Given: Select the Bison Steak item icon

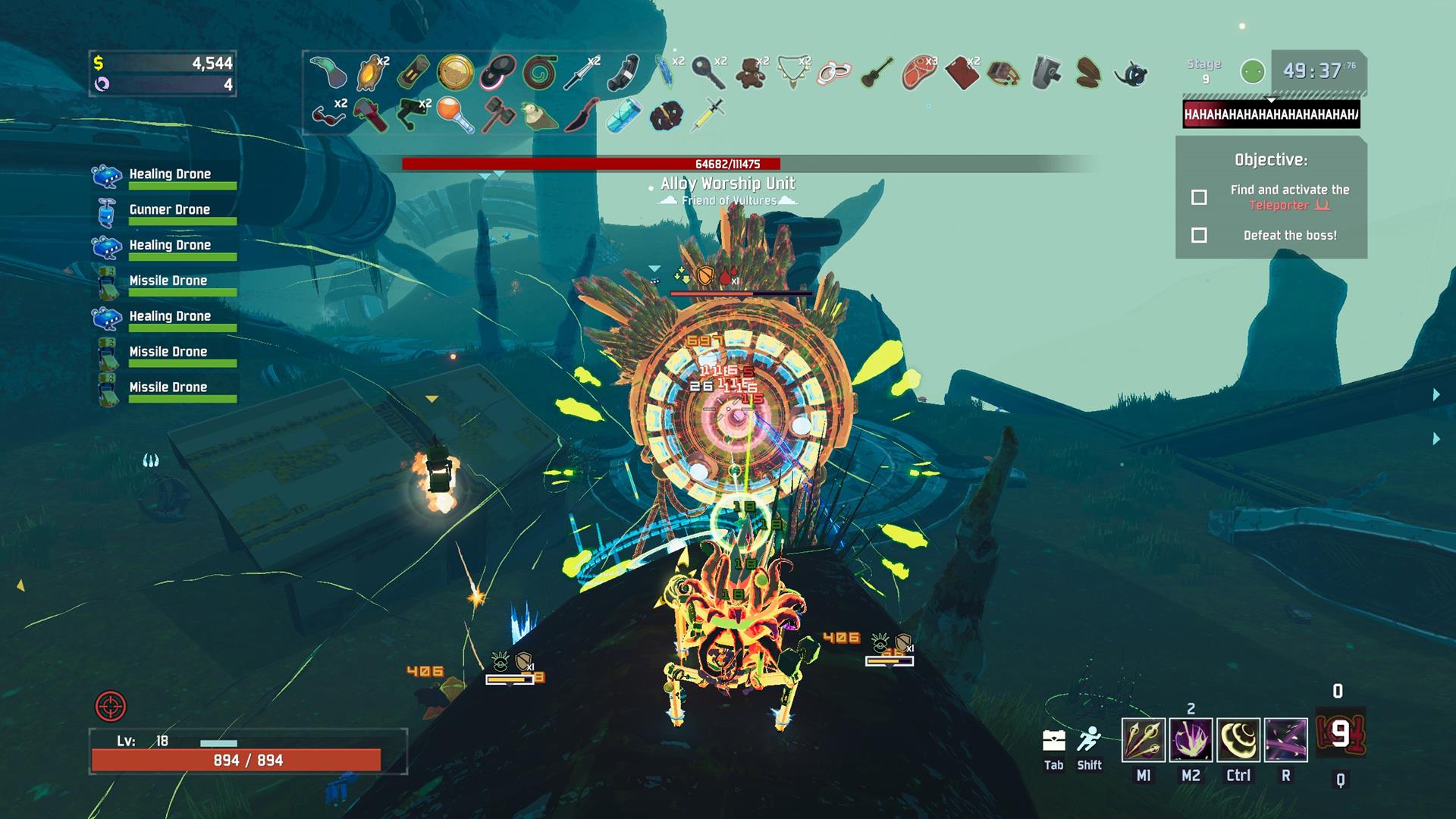Looking at the screenshot, I should pyautogui.click(x=918, y=73).
